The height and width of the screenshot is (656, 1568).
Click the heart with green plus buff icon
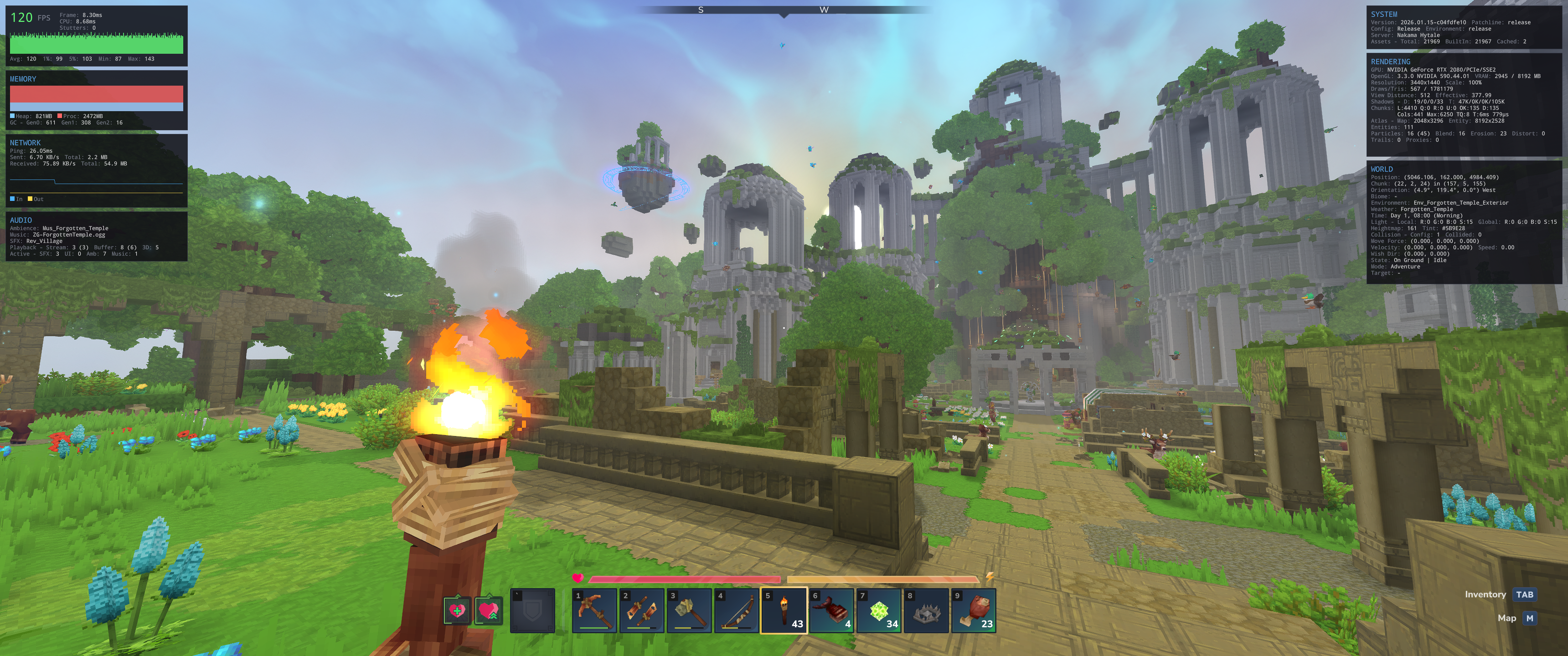(457, 610)
